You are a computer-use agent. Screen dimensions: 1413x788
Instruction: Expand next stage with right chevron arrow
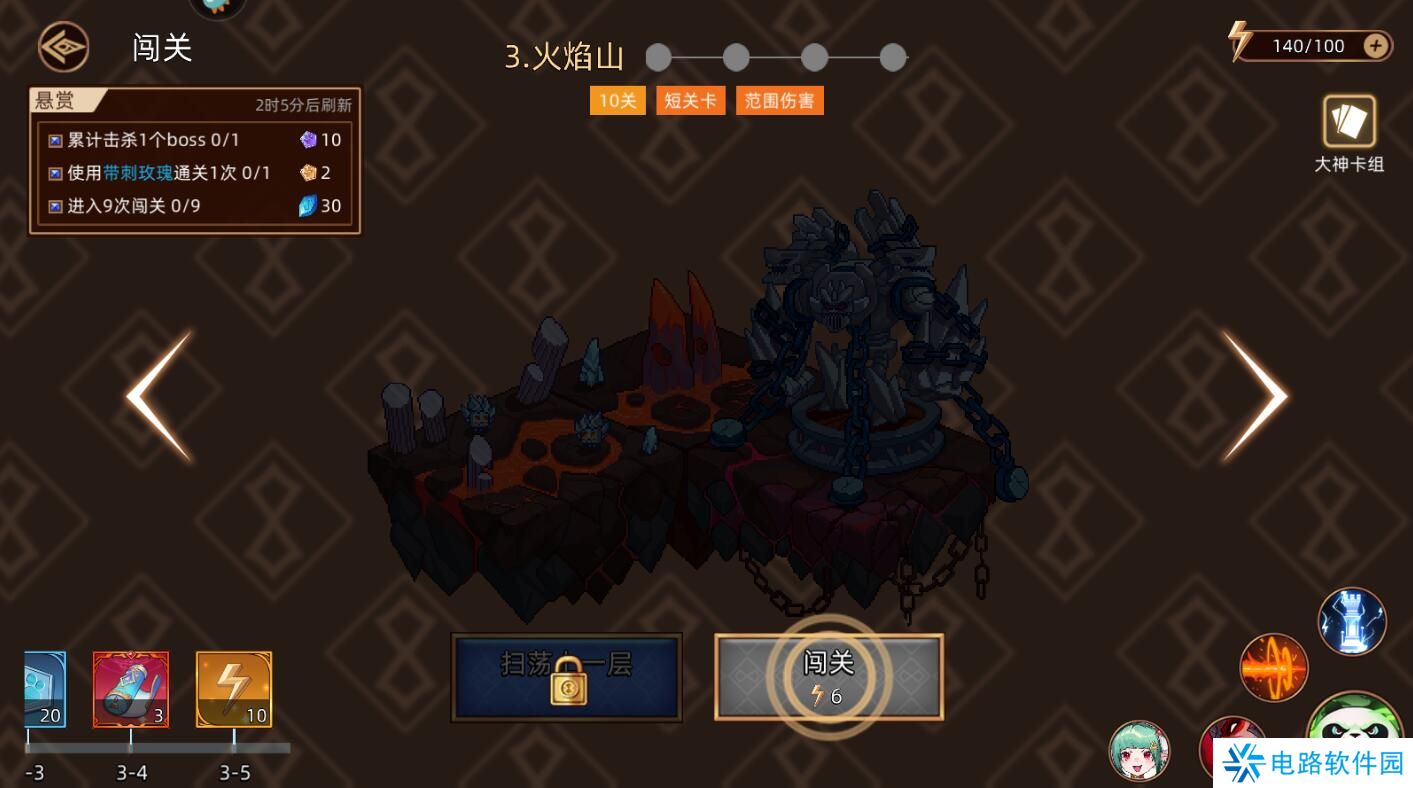[x=1264, y=395]
